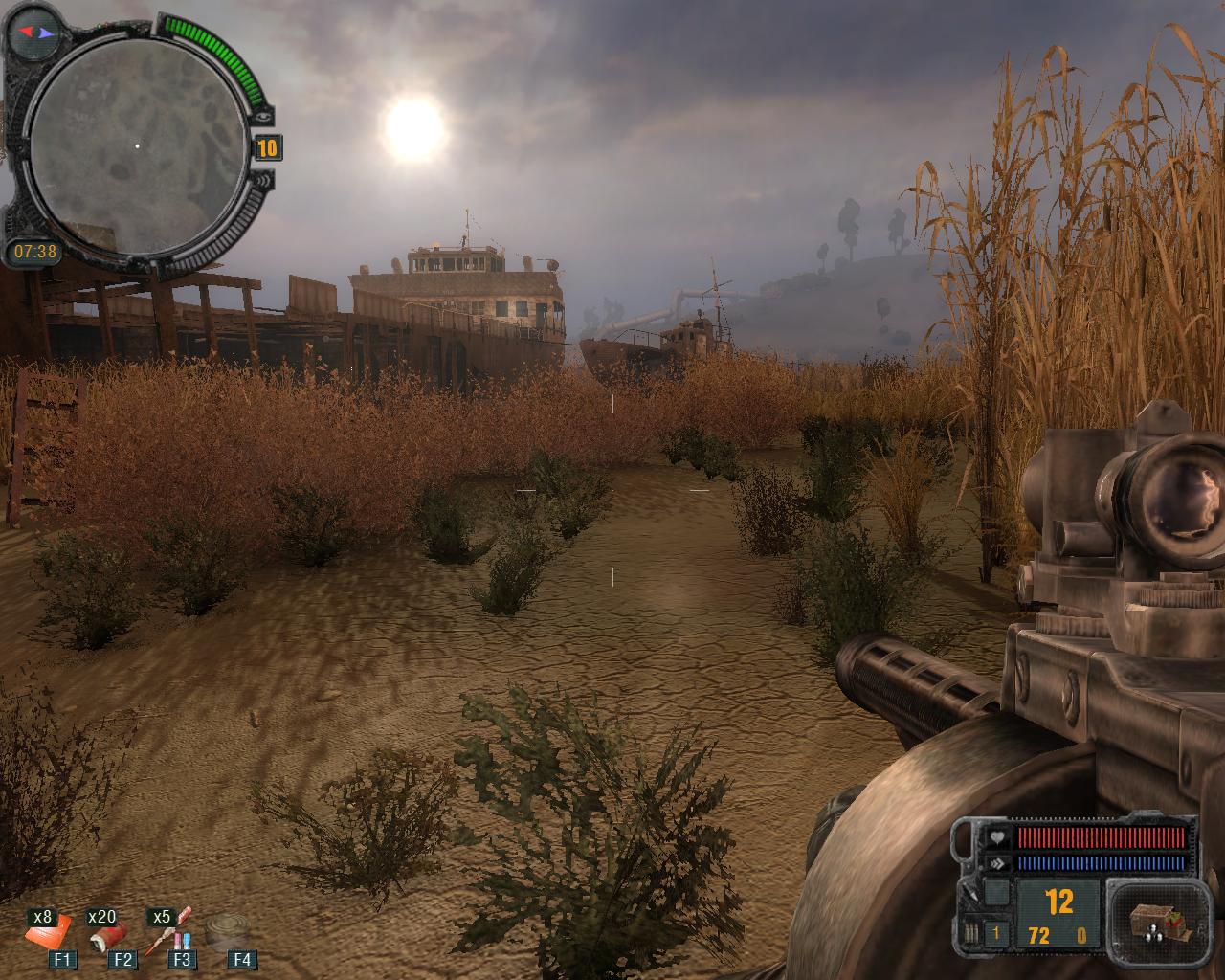Viewport: 1225px width, 980px height.
Task: Click the ammo box icon panel
Action: point(1152,921)
